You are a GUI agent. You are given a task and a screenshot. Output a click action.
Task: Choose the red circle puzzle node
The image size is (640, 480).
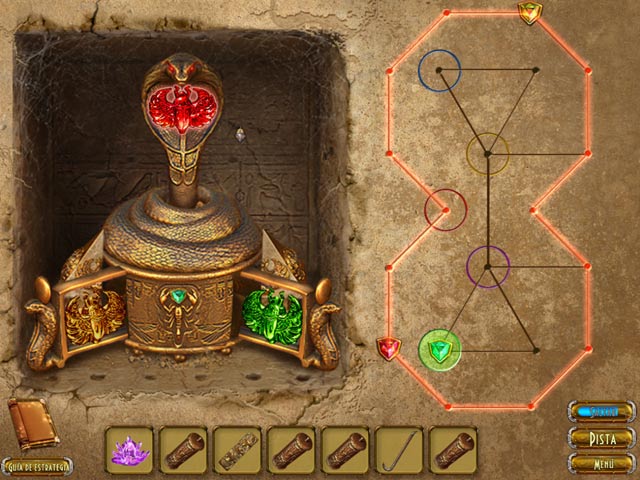[445, 209]
